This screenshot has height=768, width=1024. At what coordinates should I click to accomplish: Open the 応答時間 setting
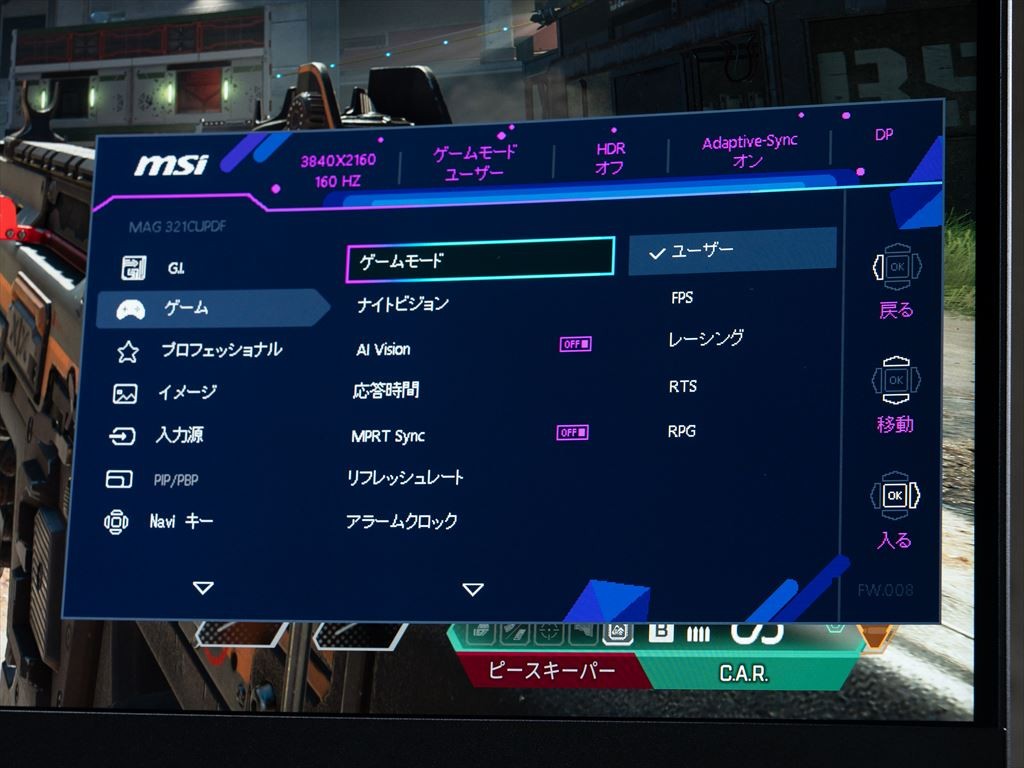386,391
